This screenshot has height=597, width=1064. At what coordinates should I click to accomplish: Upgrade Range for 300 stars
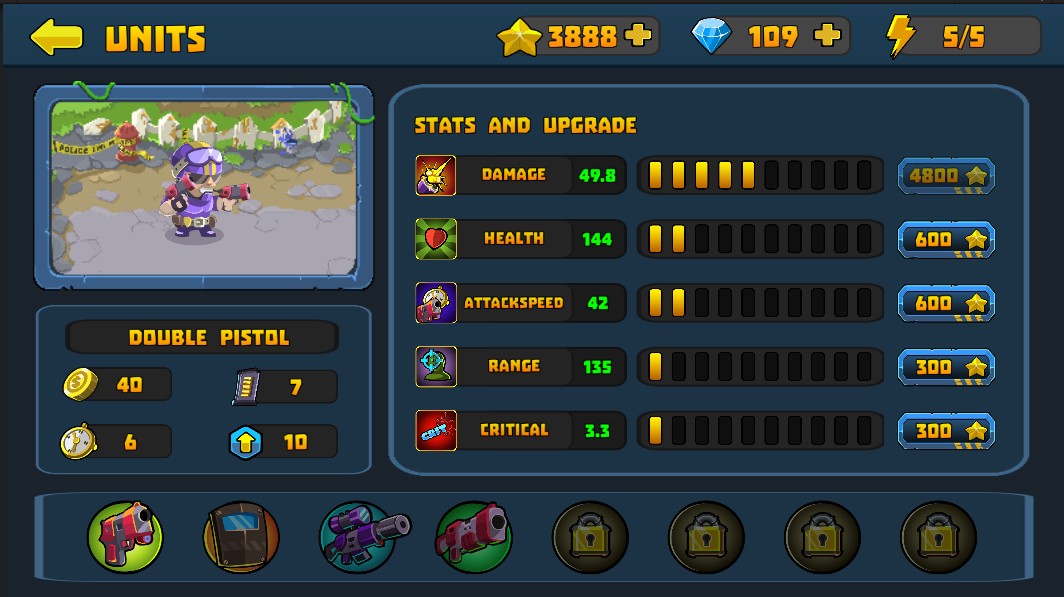point(946,367)
